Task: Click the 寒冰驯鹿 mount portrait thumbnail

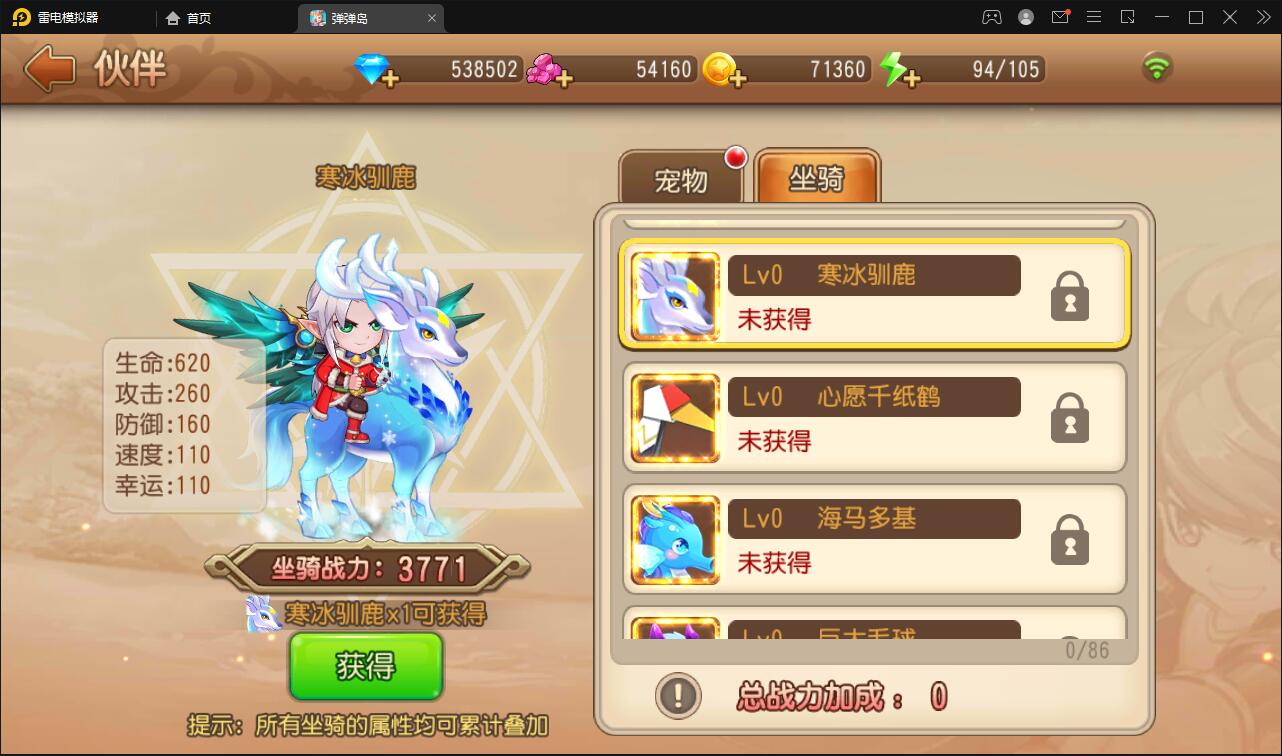Action: coord(673,295)
